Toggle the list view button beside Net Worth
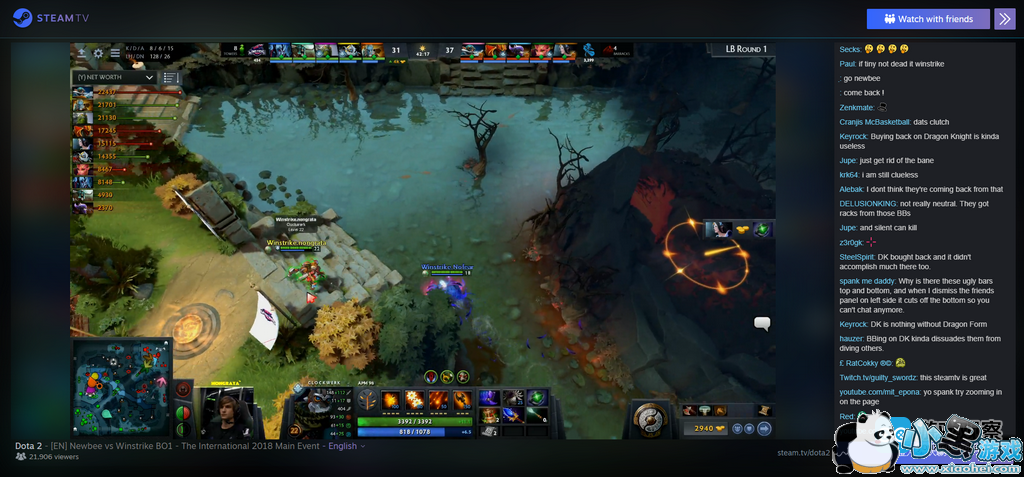Screen dimensions: 1024x477 tap(171, 77)
